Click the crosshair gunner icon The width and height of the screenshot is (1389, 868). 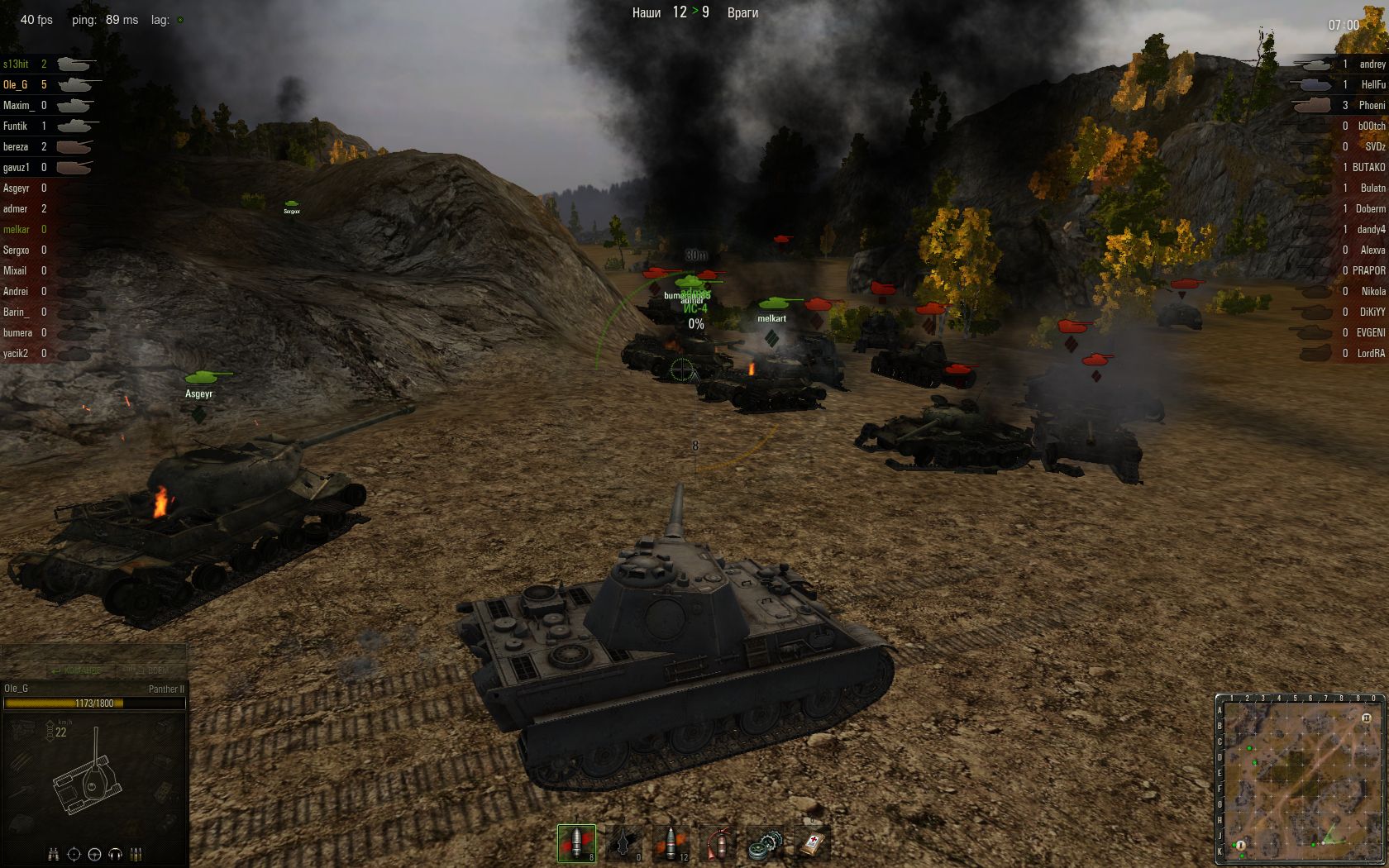(74, 854)
